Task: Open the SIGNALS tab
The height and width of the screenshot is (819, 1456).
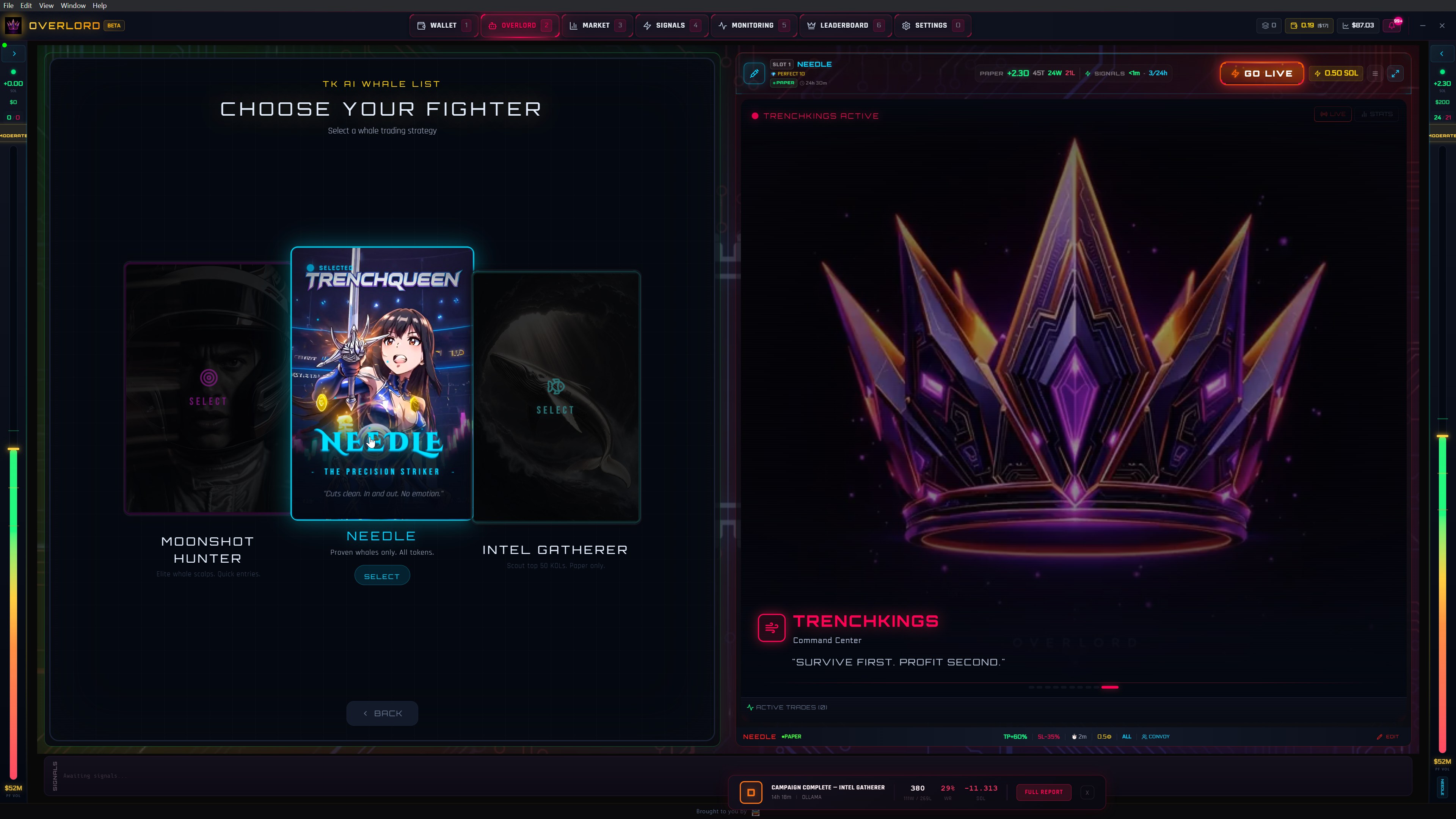Action: (672, 25)
